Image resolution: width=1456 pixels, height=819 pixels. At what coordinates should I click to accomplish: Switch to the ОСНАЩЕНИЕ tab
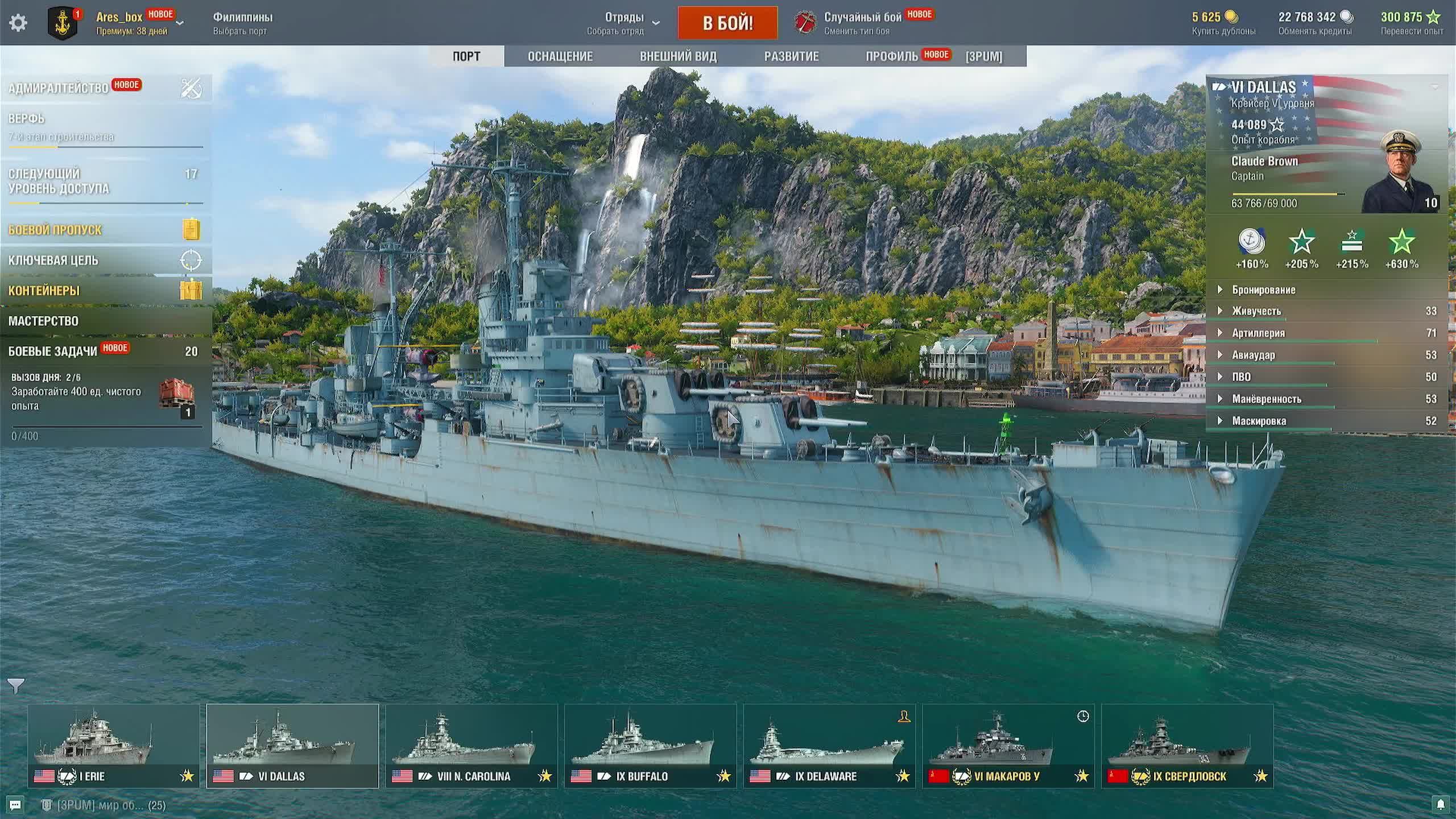(560, 56)
